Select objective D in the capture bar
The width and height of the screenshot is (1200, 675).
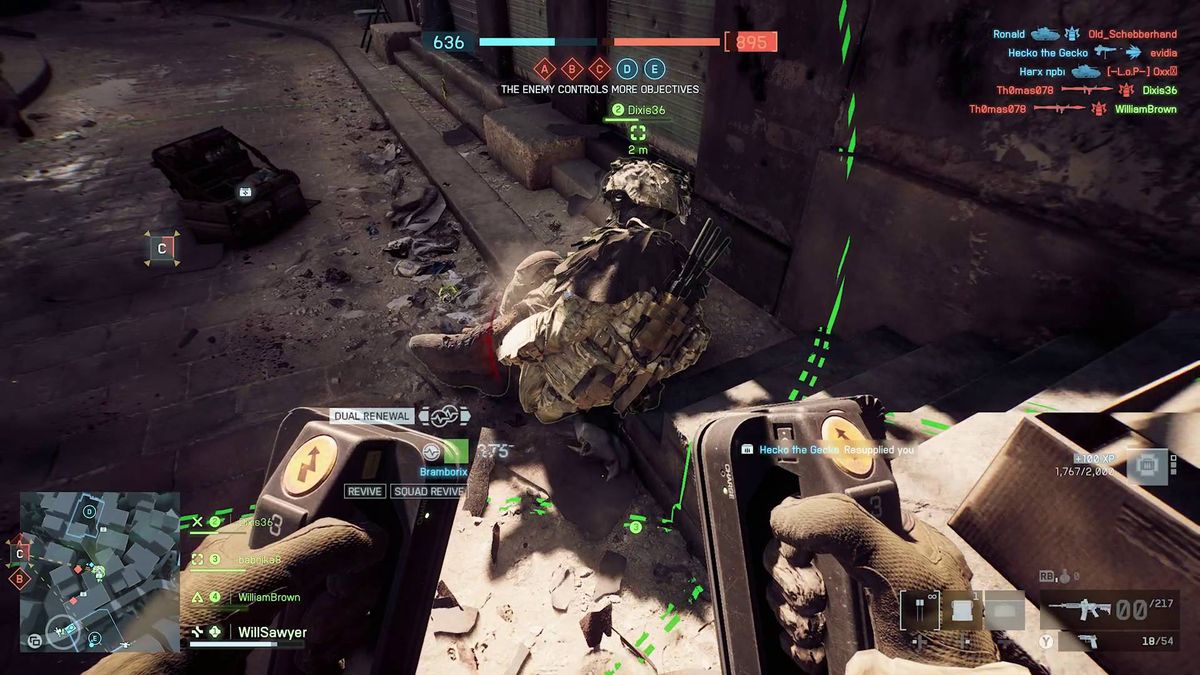point(627,69)
